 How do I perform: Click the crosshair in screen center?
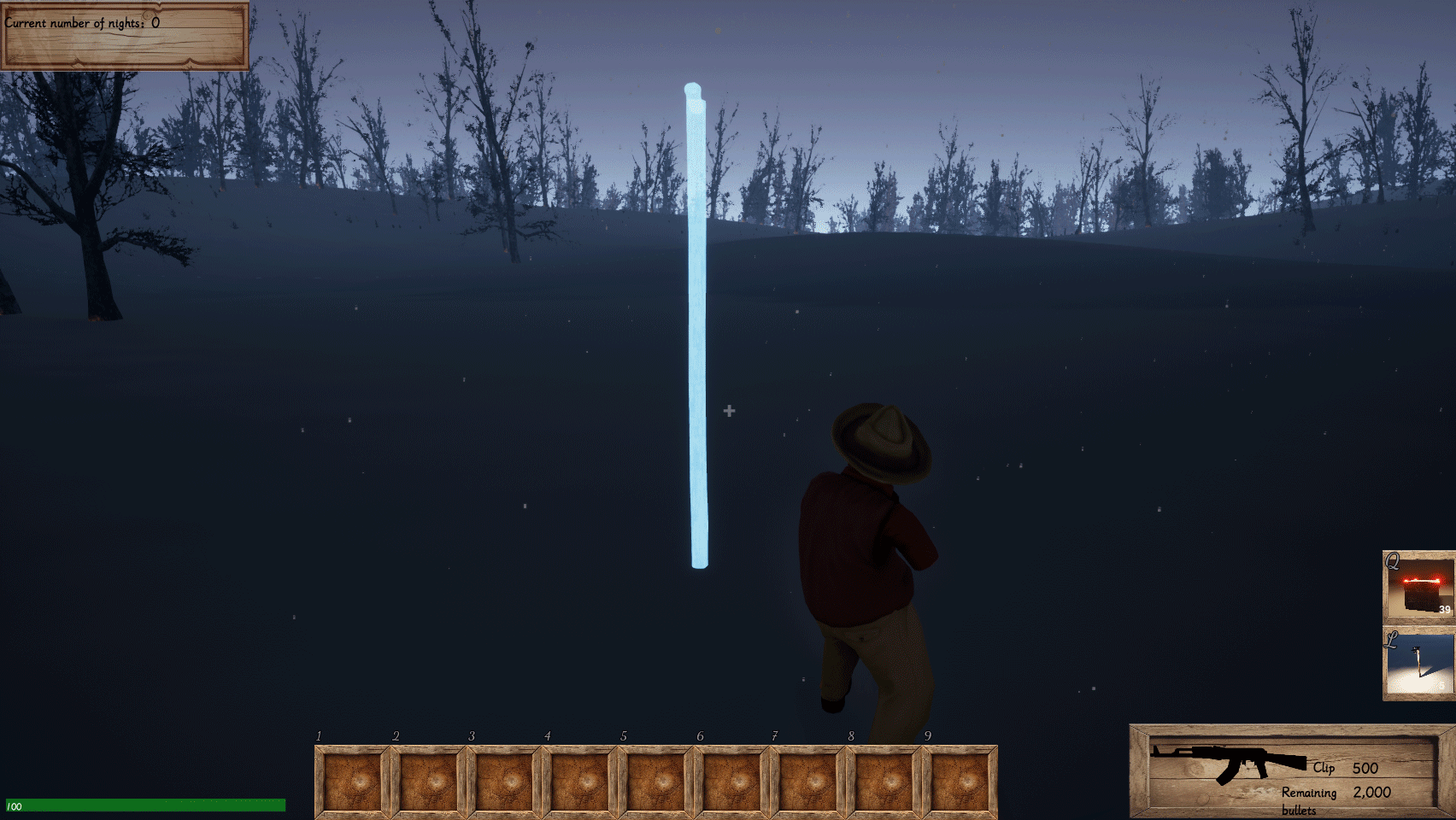(728, 411)
